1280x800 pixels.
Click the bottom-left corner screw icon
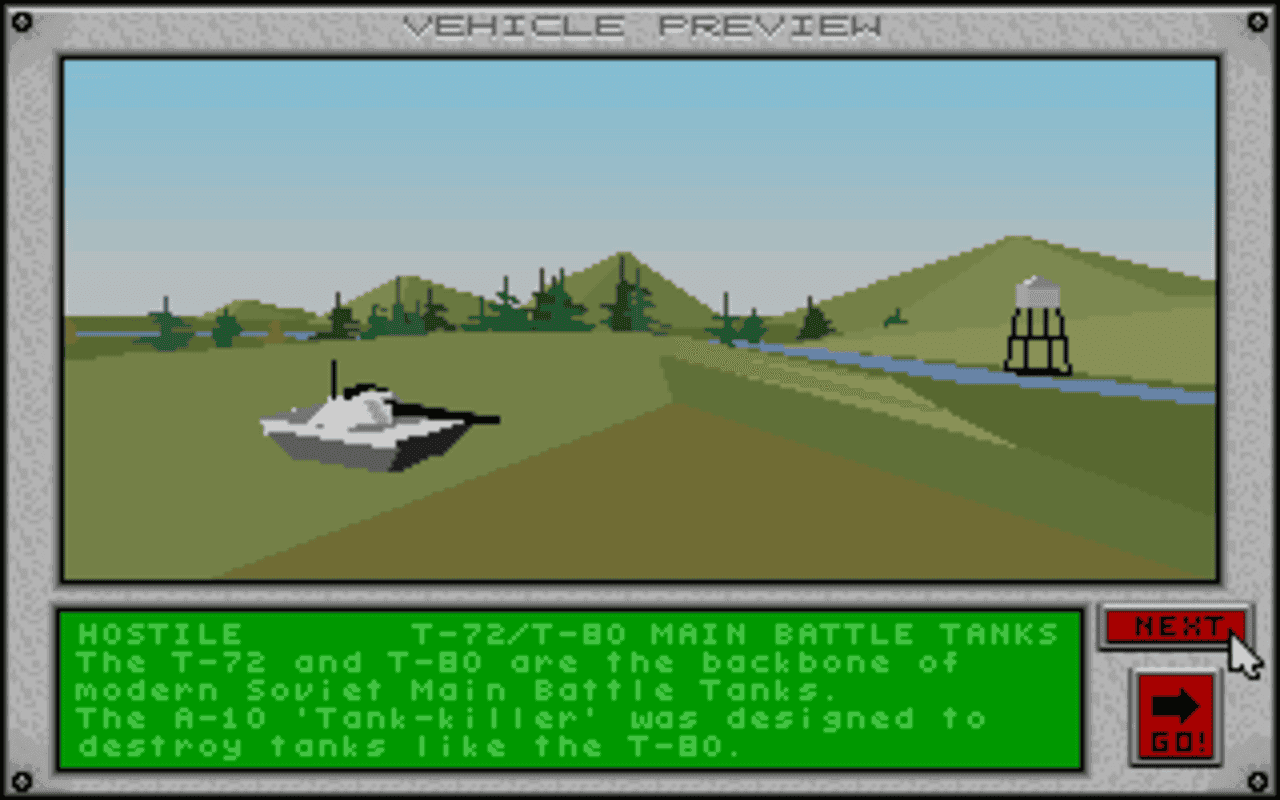[22, 779]
